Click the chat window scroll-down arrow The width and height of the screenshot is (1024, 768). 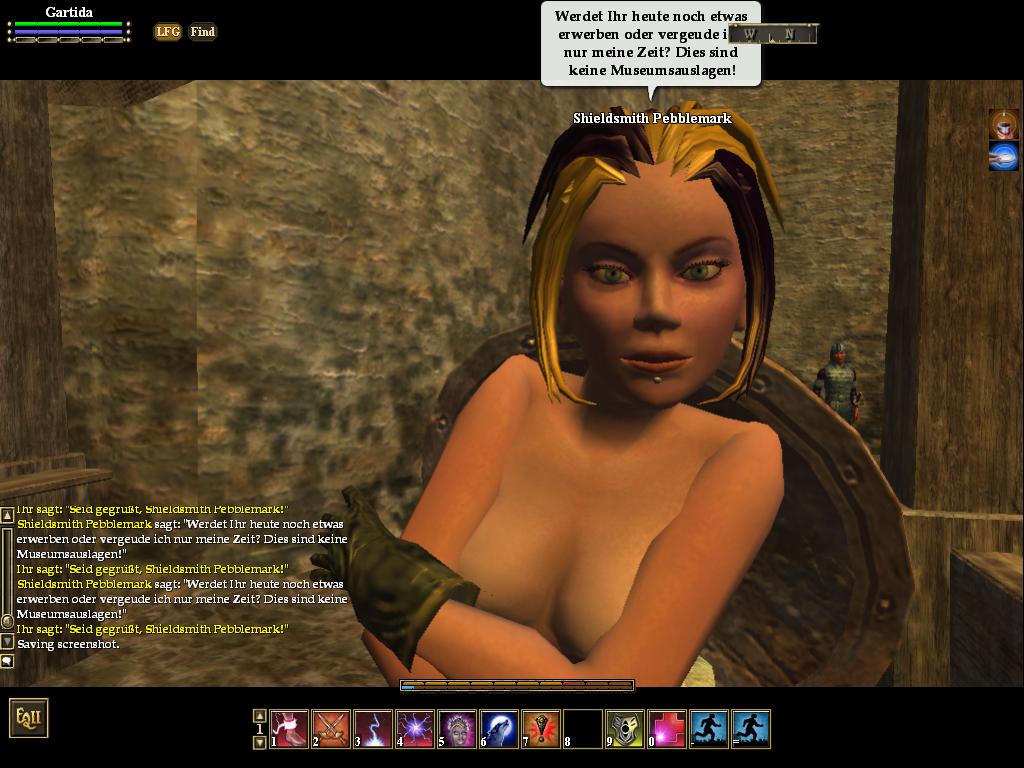(x=7, y=641)
